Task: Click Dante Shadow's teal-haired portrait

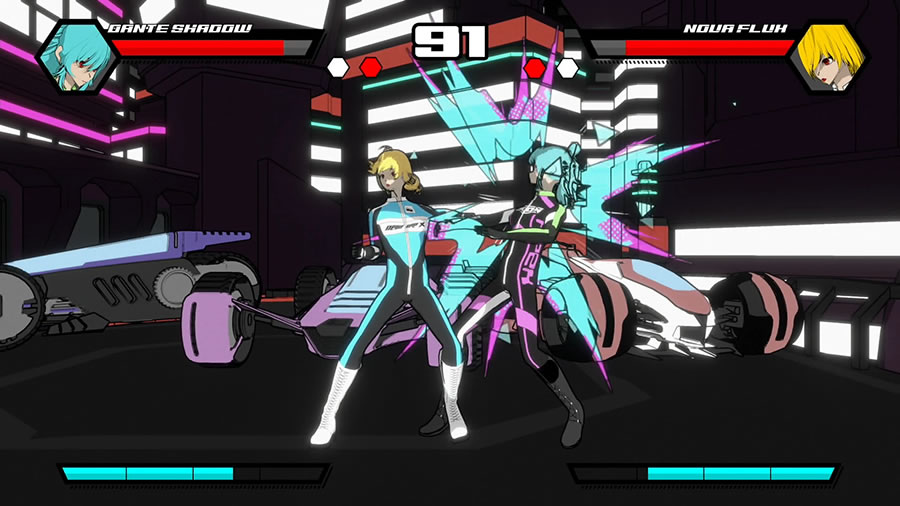Action: [x=77, y=58]
